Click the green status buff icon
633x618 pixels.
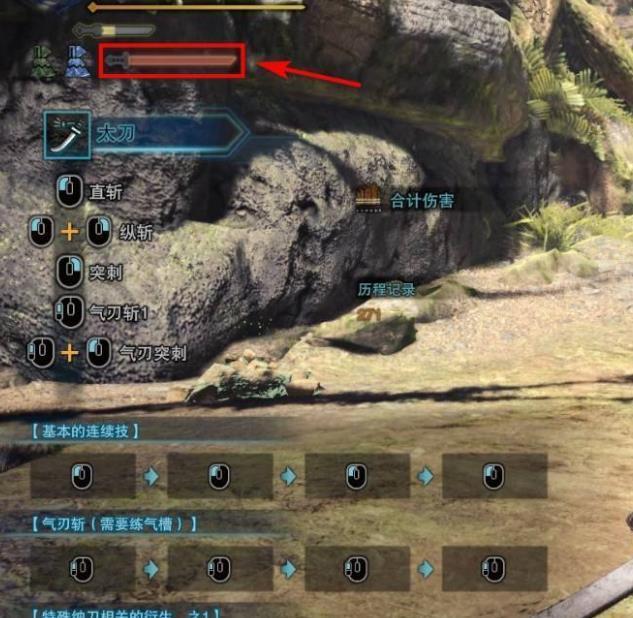(44, 62)
